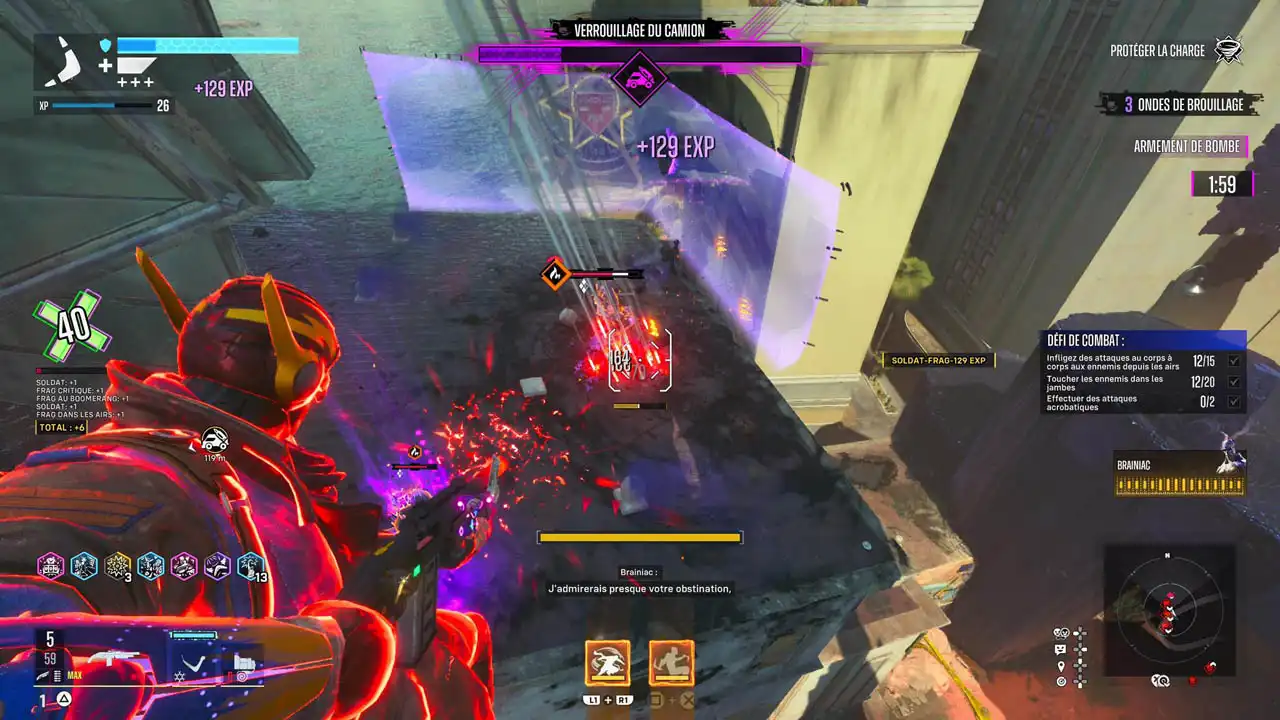Check the purple boomerang buff icon
The width and height of the screenshot is (1280, 720).
[x=217, y=567]
